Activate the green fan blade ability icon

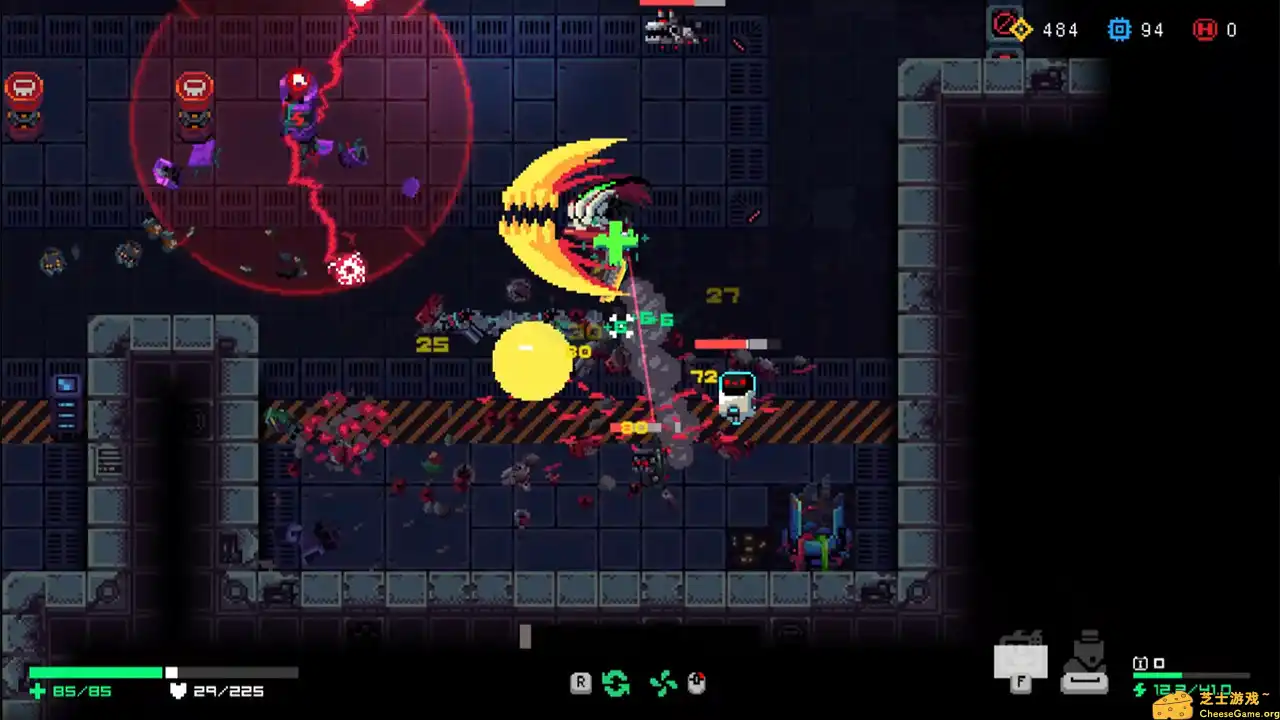coord(662,684)
